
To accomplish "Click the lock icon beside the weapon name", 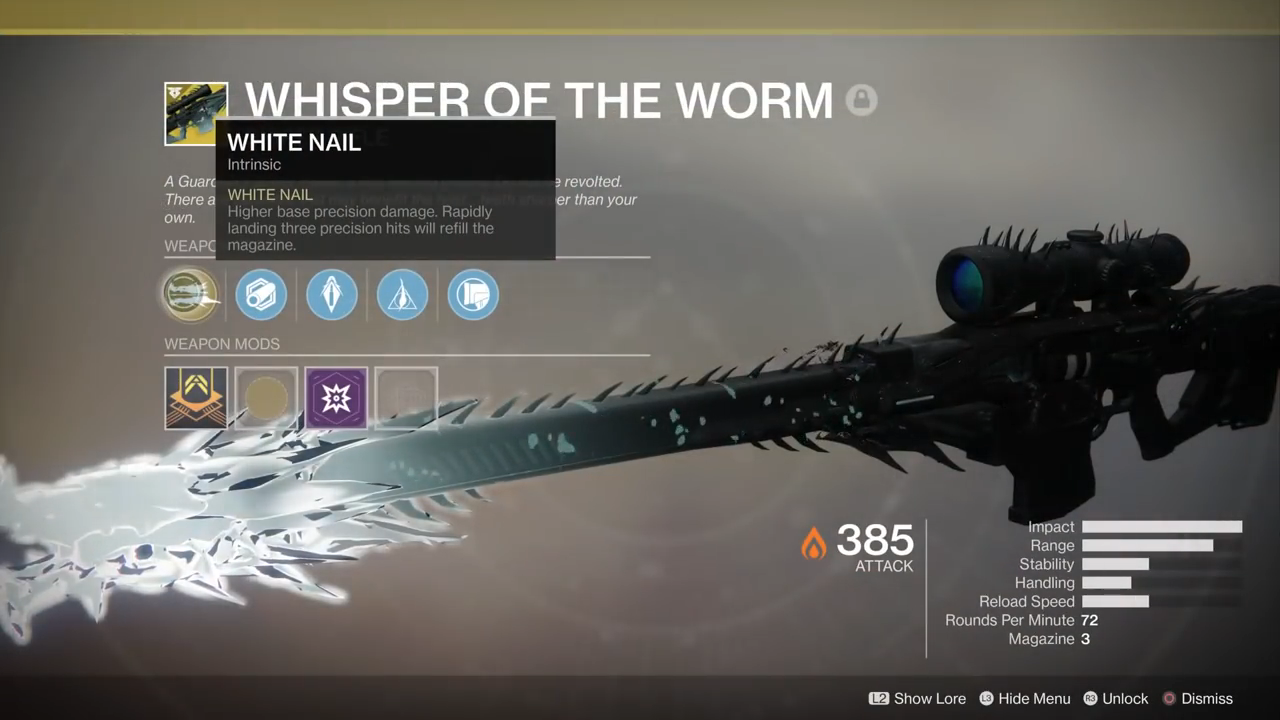I will point(861,100).
